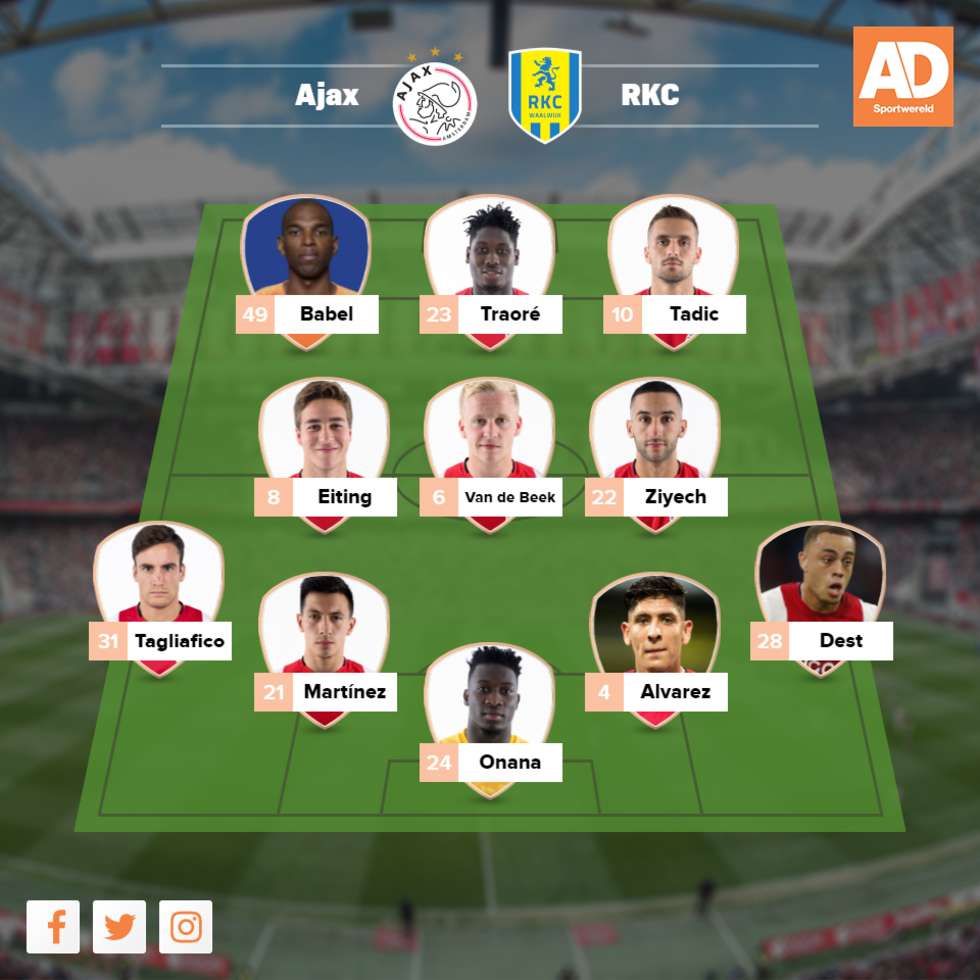Pick Tadic's number 10 card
980x980 pixels.
pos(673,270)
